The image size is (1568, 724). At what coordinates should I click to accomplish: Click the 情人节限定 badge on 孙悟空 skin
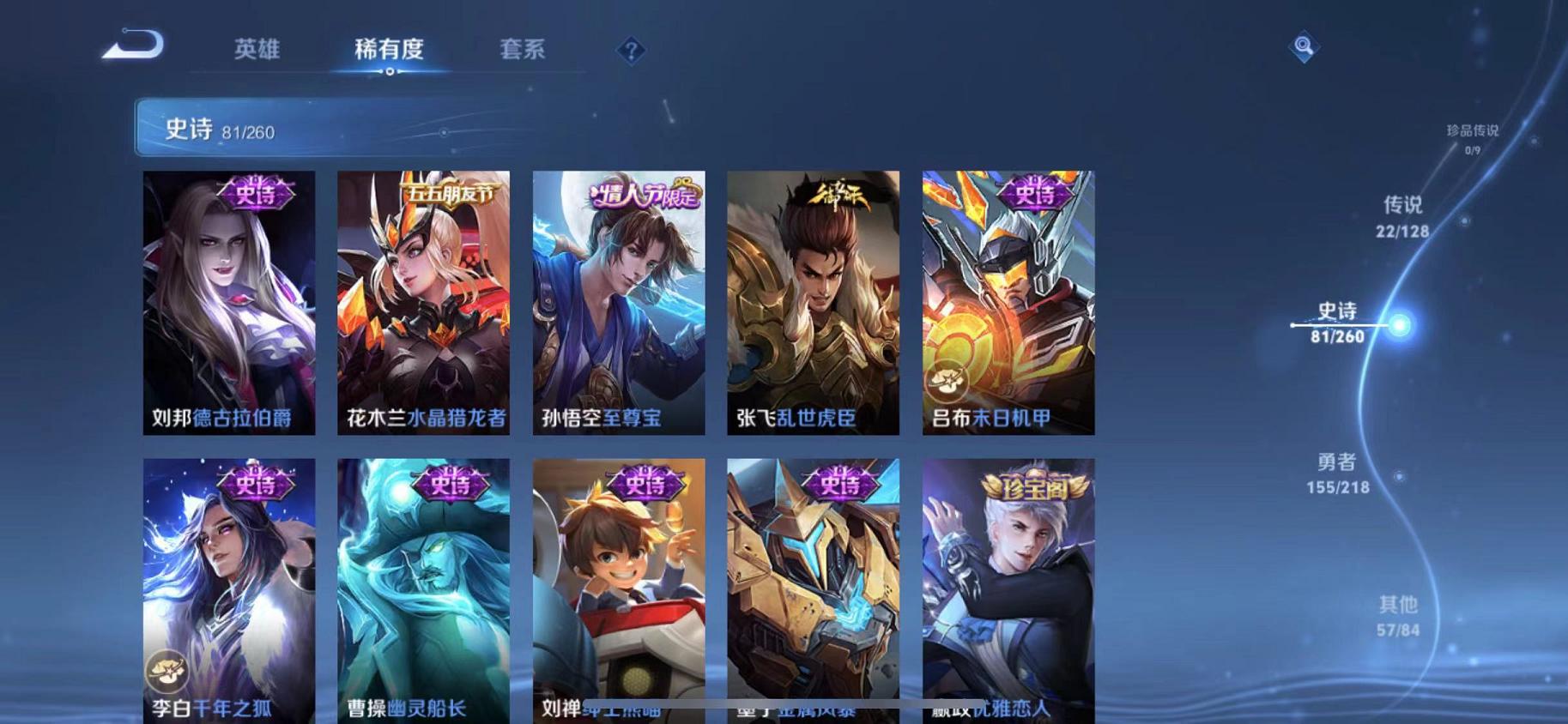point(645,196)
